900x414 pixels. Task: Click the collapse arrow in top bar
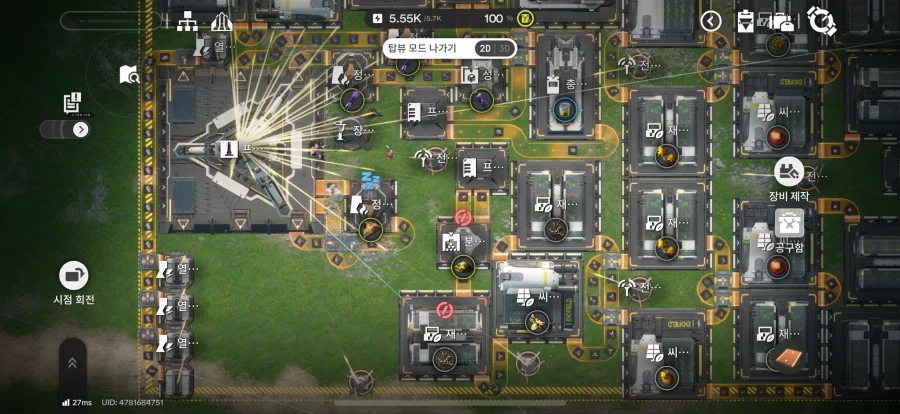click(x=710, y=20)
